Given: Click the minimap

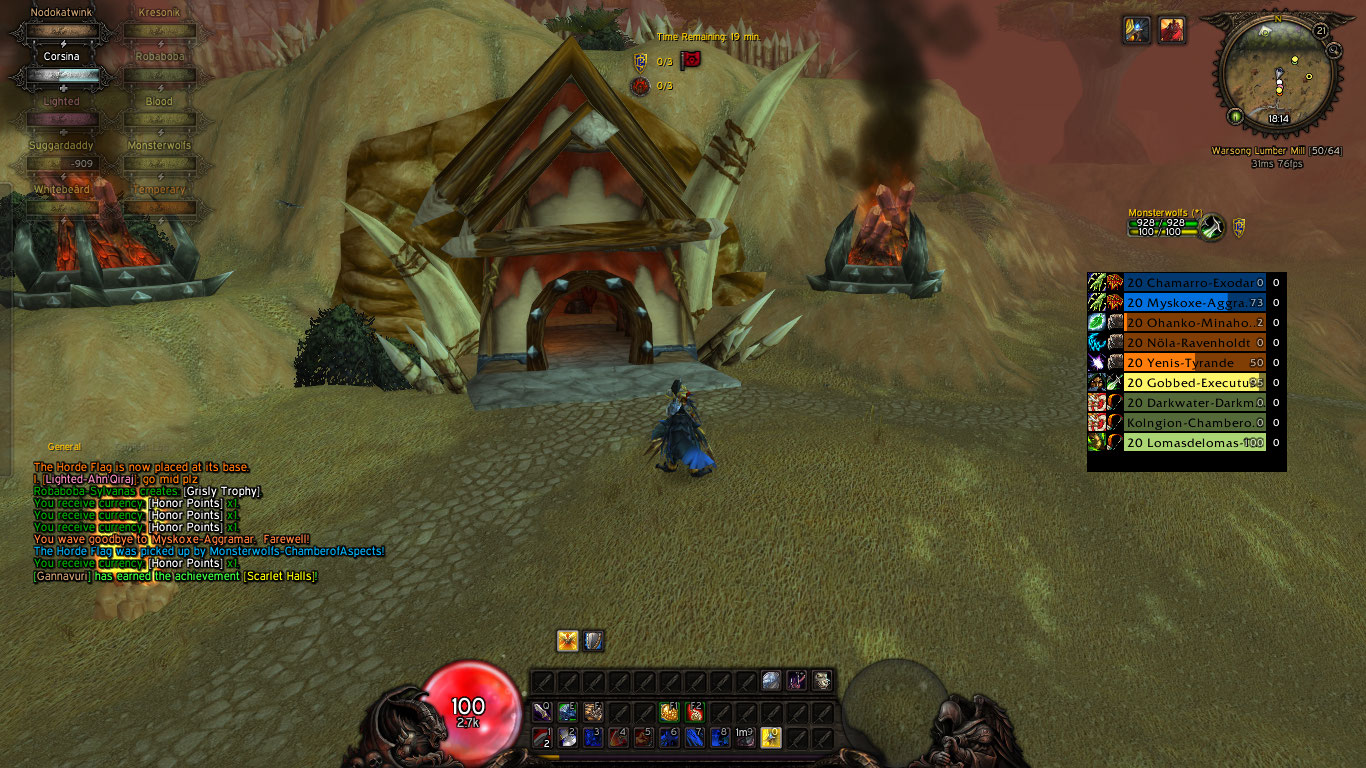Looking at the screenshot, I should (1277, 77).
